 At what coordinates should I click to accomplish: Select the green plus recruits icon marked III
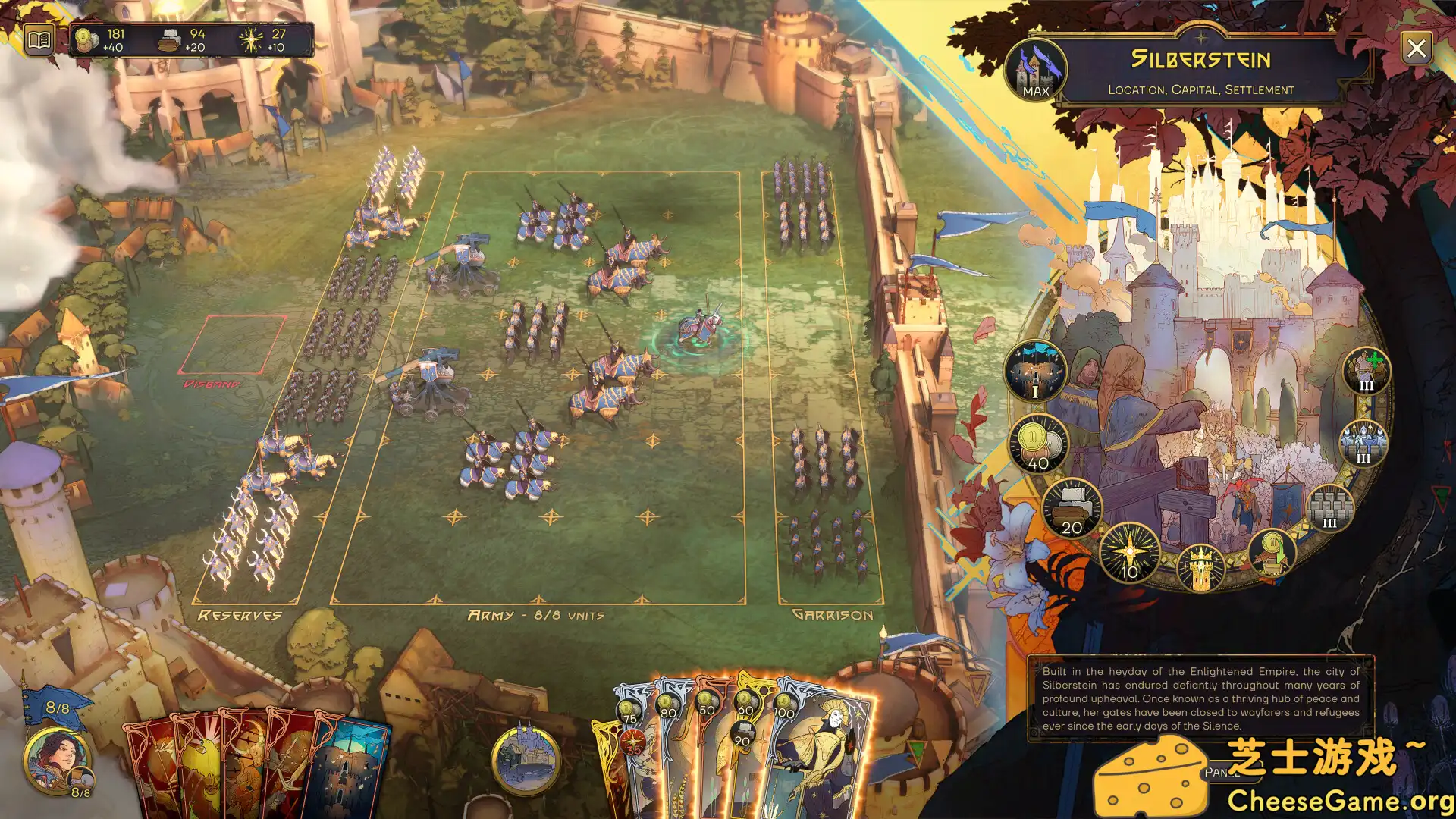point(1366,371)
